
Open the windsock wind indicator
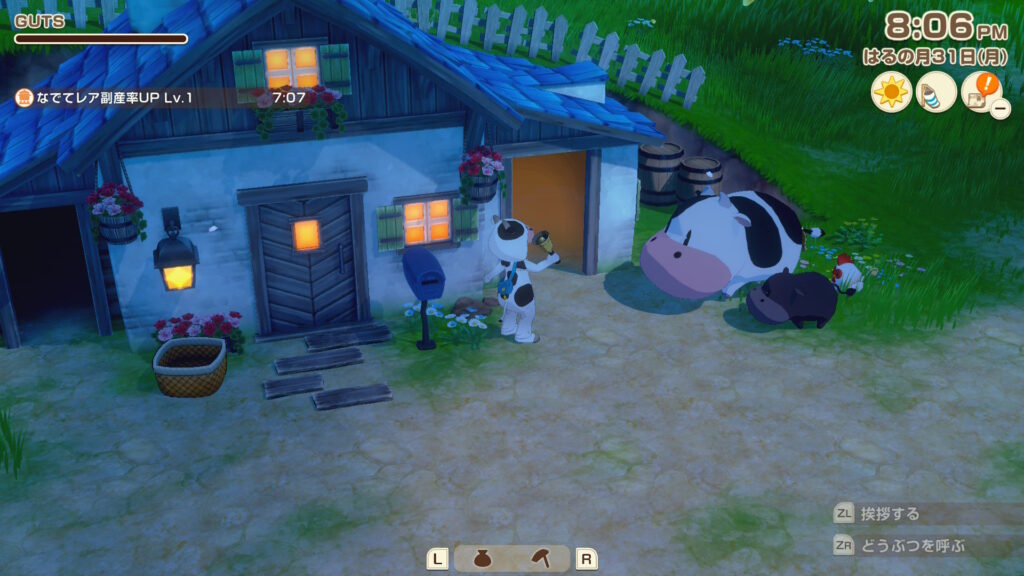[x=936, y=93]
